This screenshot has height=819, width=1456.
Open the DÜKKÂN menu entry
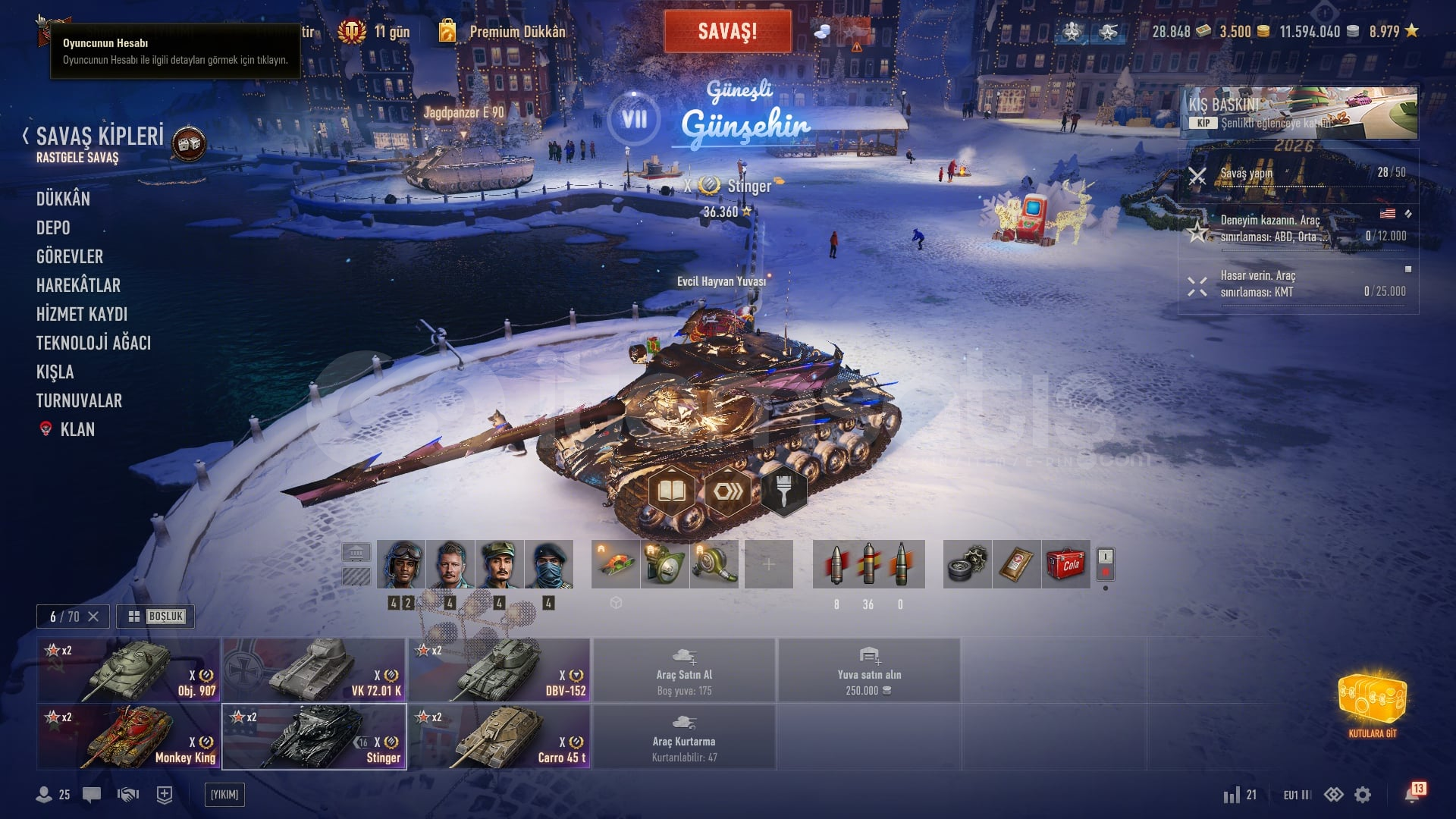pyautogui.click(x=63, y=199)
